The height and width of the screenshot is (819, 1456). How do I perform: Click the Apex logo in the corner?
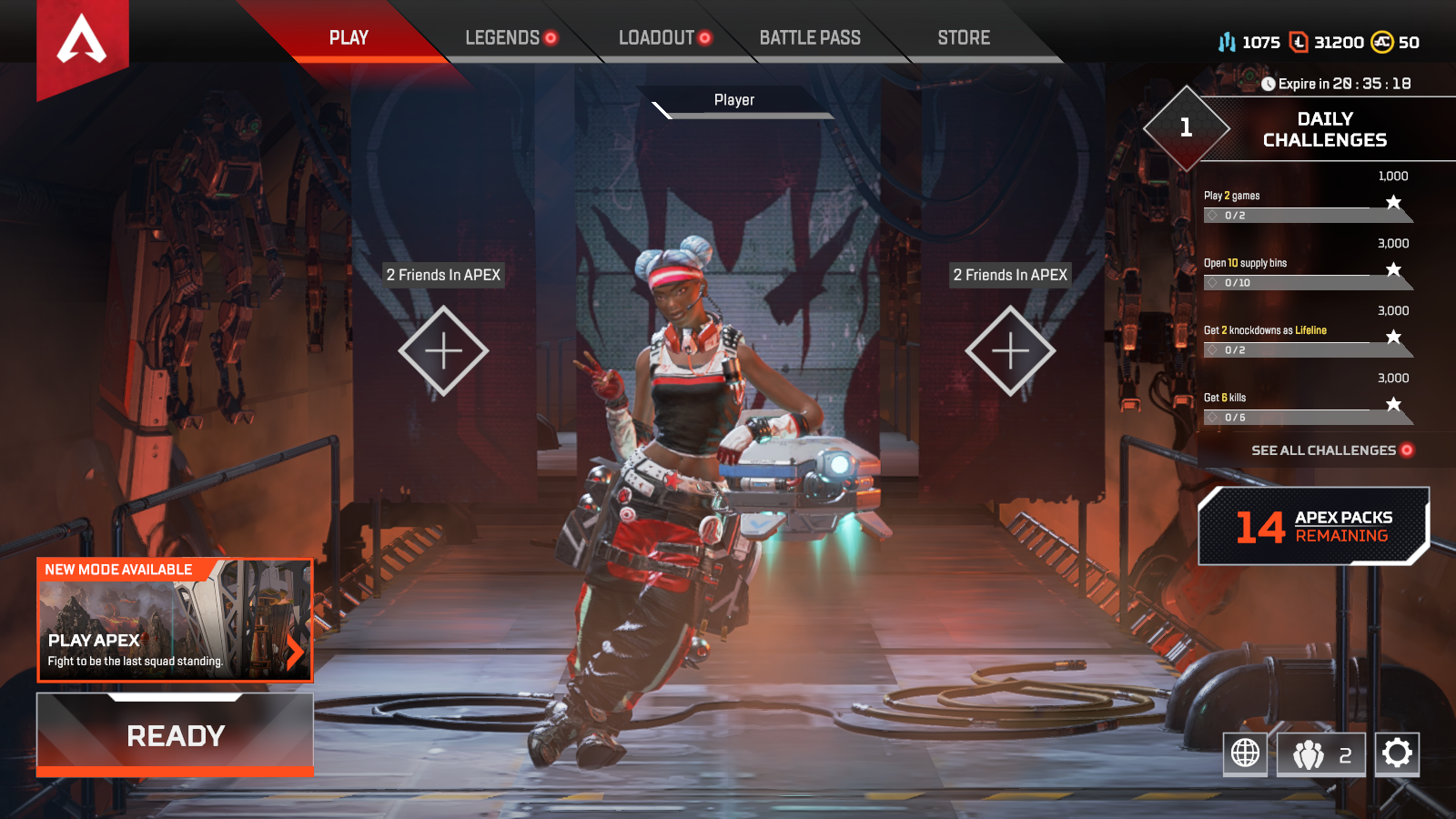82,42
